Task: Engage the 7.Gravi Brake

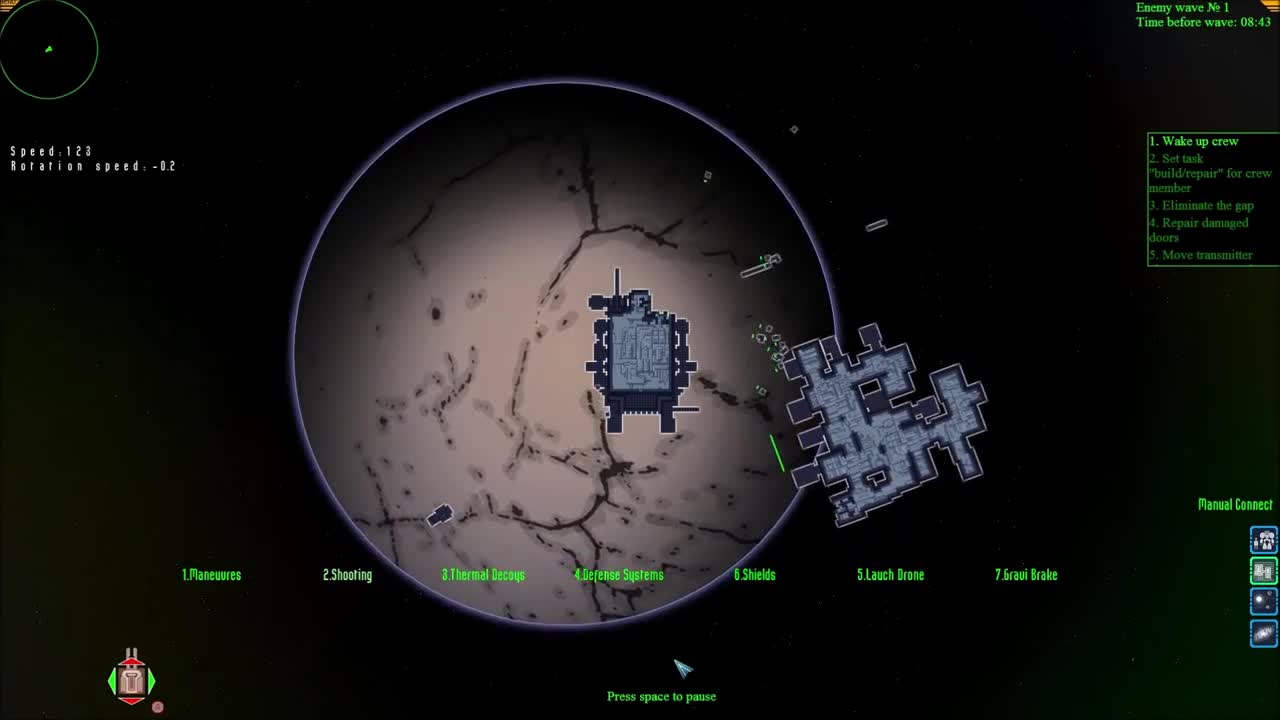Action: pos(1026,575)
